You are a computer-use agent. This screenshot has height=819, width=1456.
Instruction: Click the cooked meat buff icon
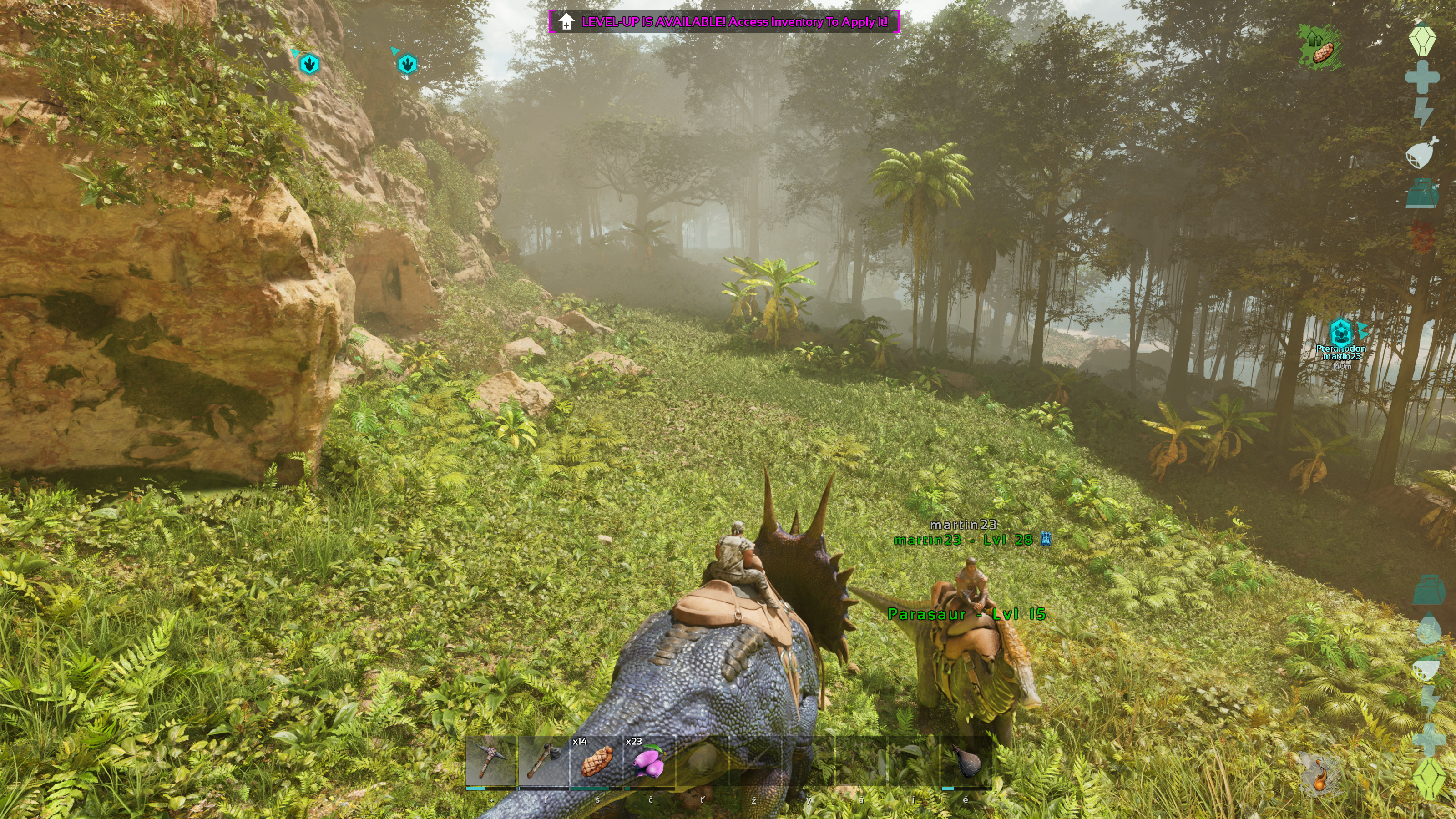tap(1320, 47)
